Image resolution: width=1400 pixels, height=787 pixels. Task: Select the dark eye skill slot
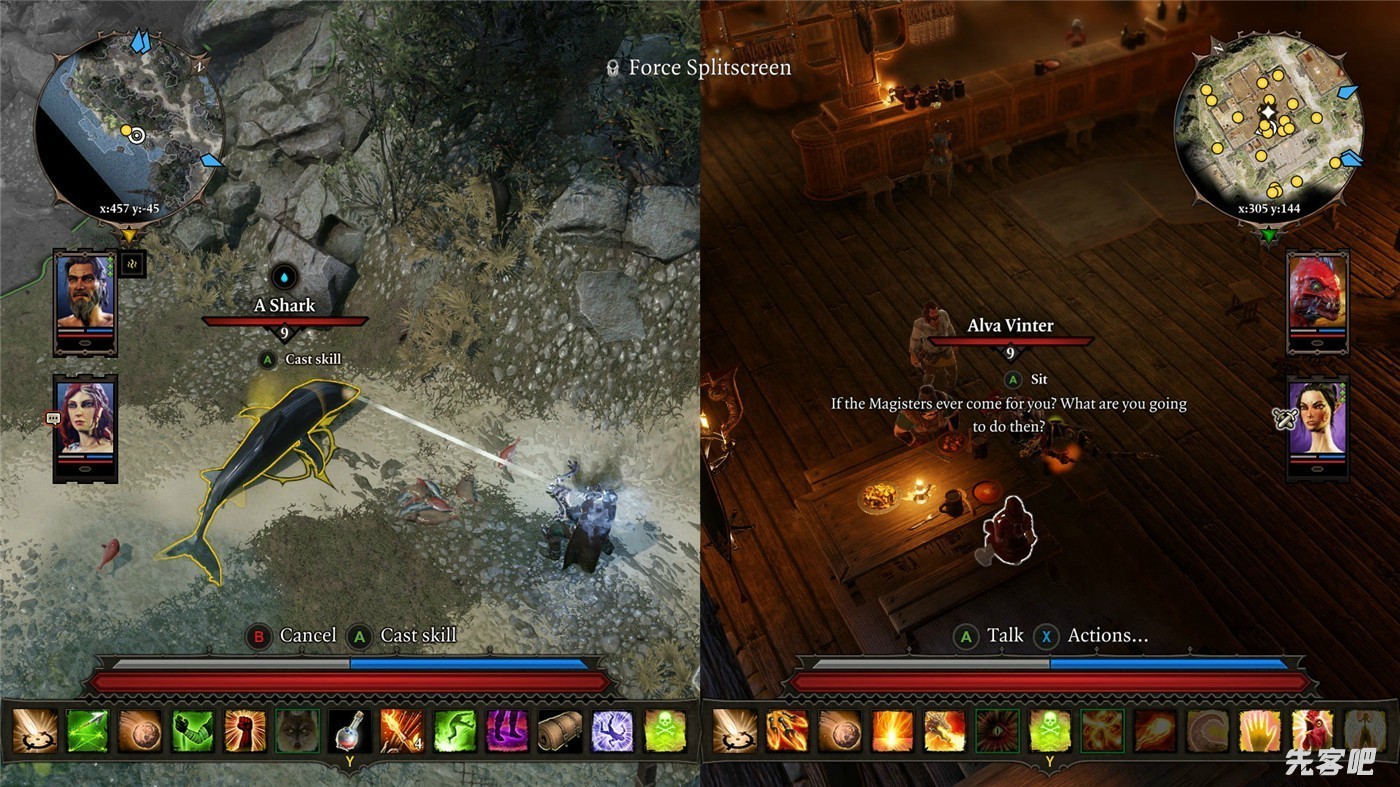click(997, 731)
